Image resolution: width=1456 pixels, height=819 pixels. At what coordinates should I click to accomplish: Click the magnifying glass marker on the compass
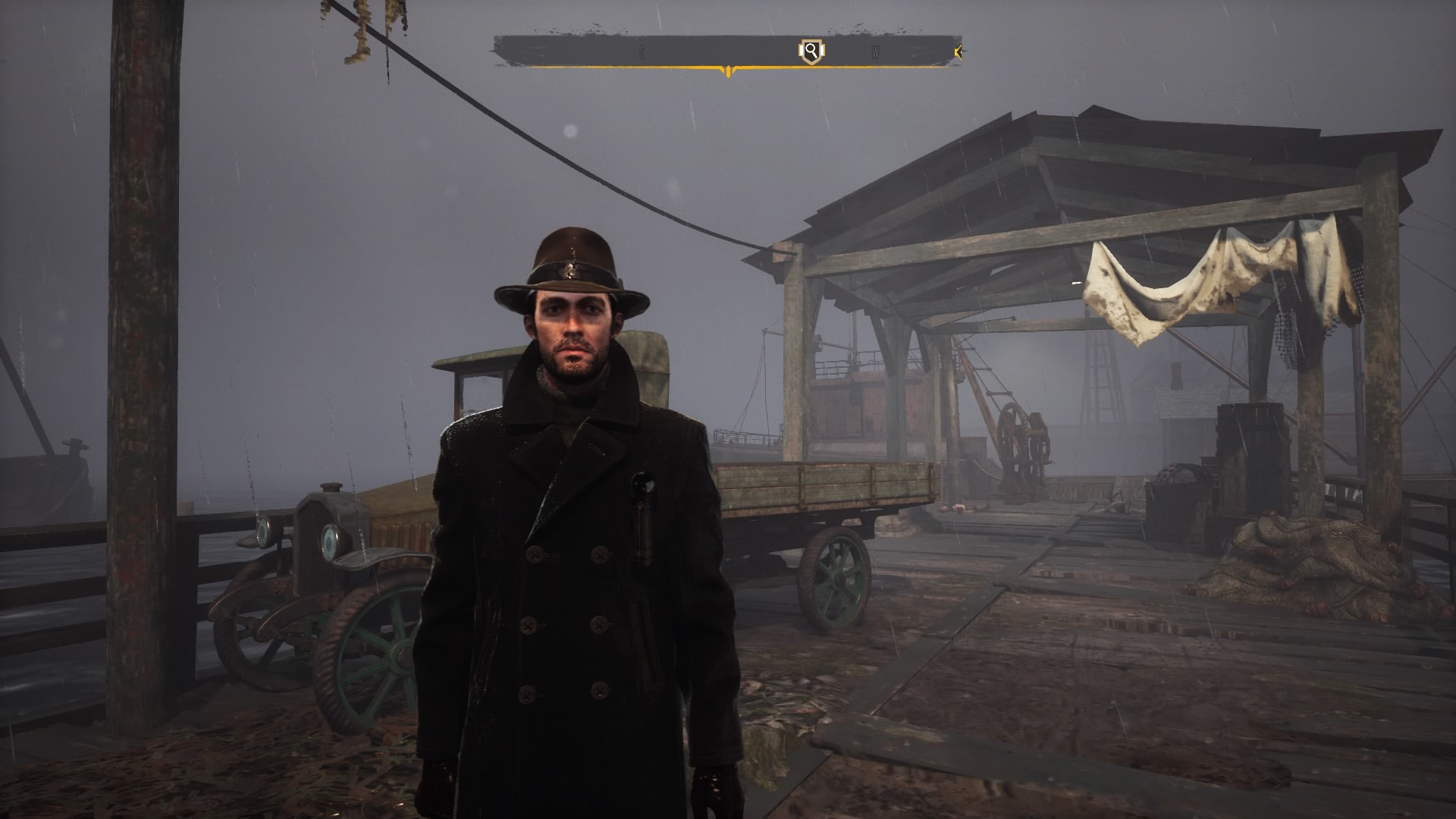click(x=811, y=52)
